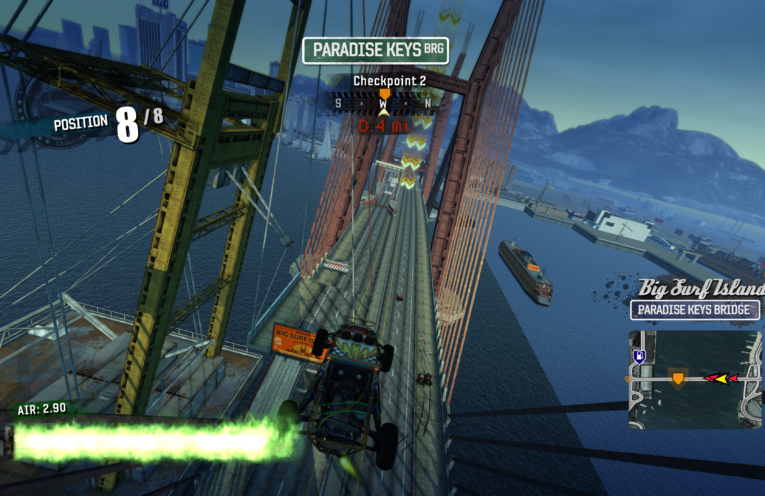Screen dimensions: 765x496
Task: Select the Paradise Keys Bridge location label
Action: tap(695, 310)
